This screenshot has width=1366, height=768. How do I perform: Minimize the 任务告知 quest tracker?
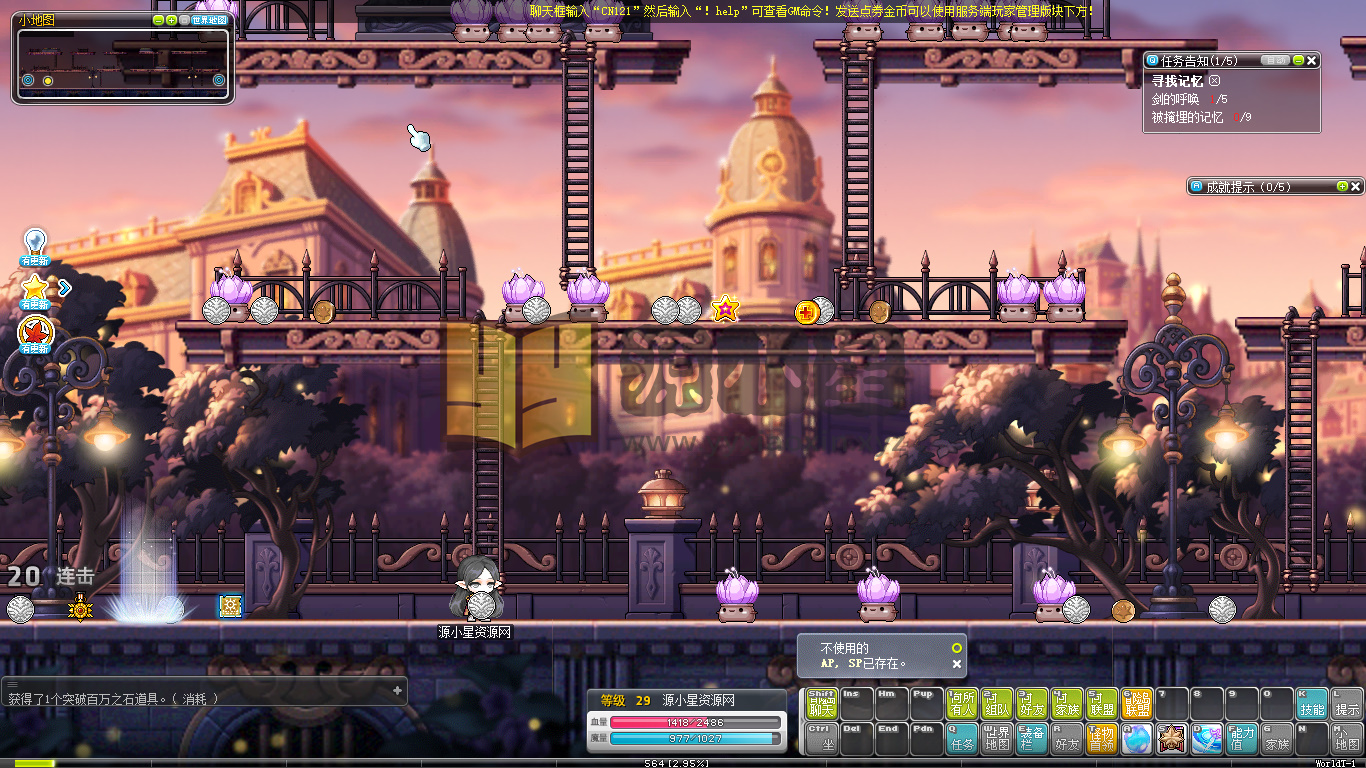[1298, 61]
